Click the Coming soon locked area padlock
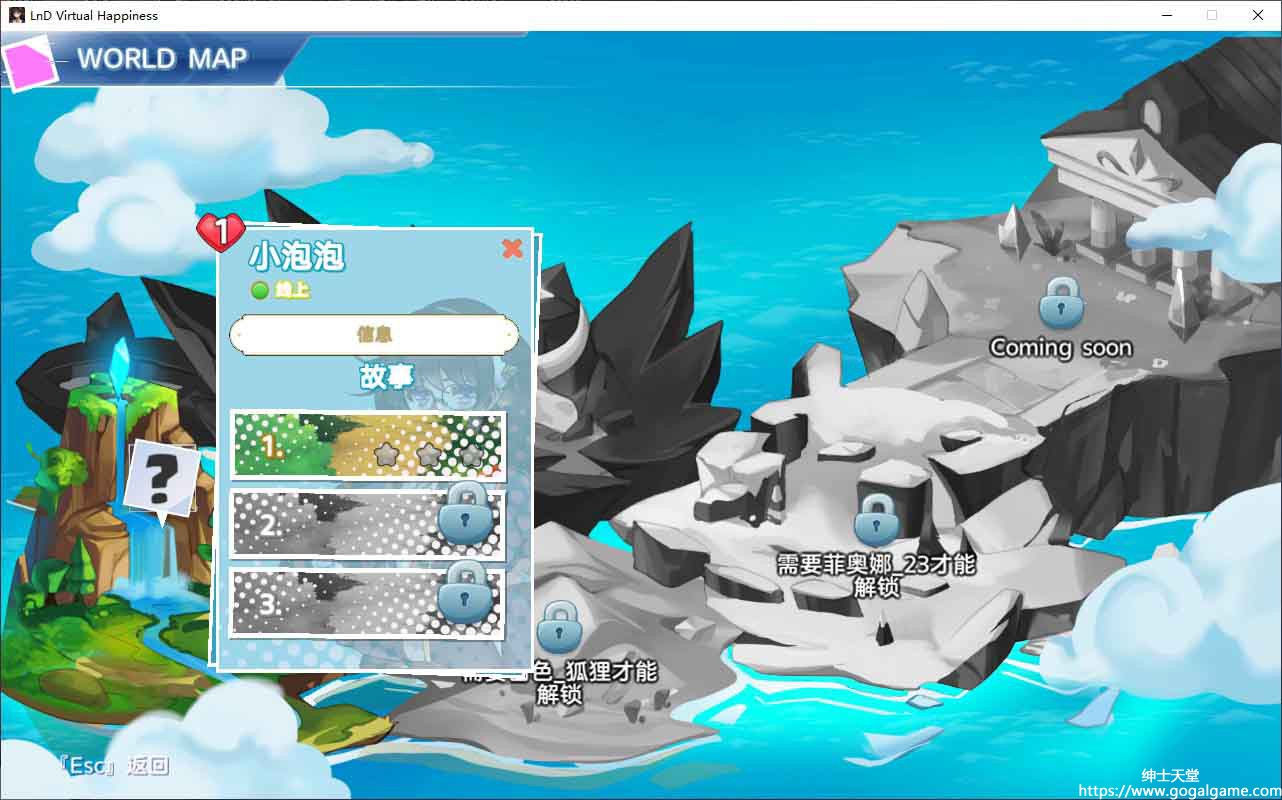 pos(1061,302)
